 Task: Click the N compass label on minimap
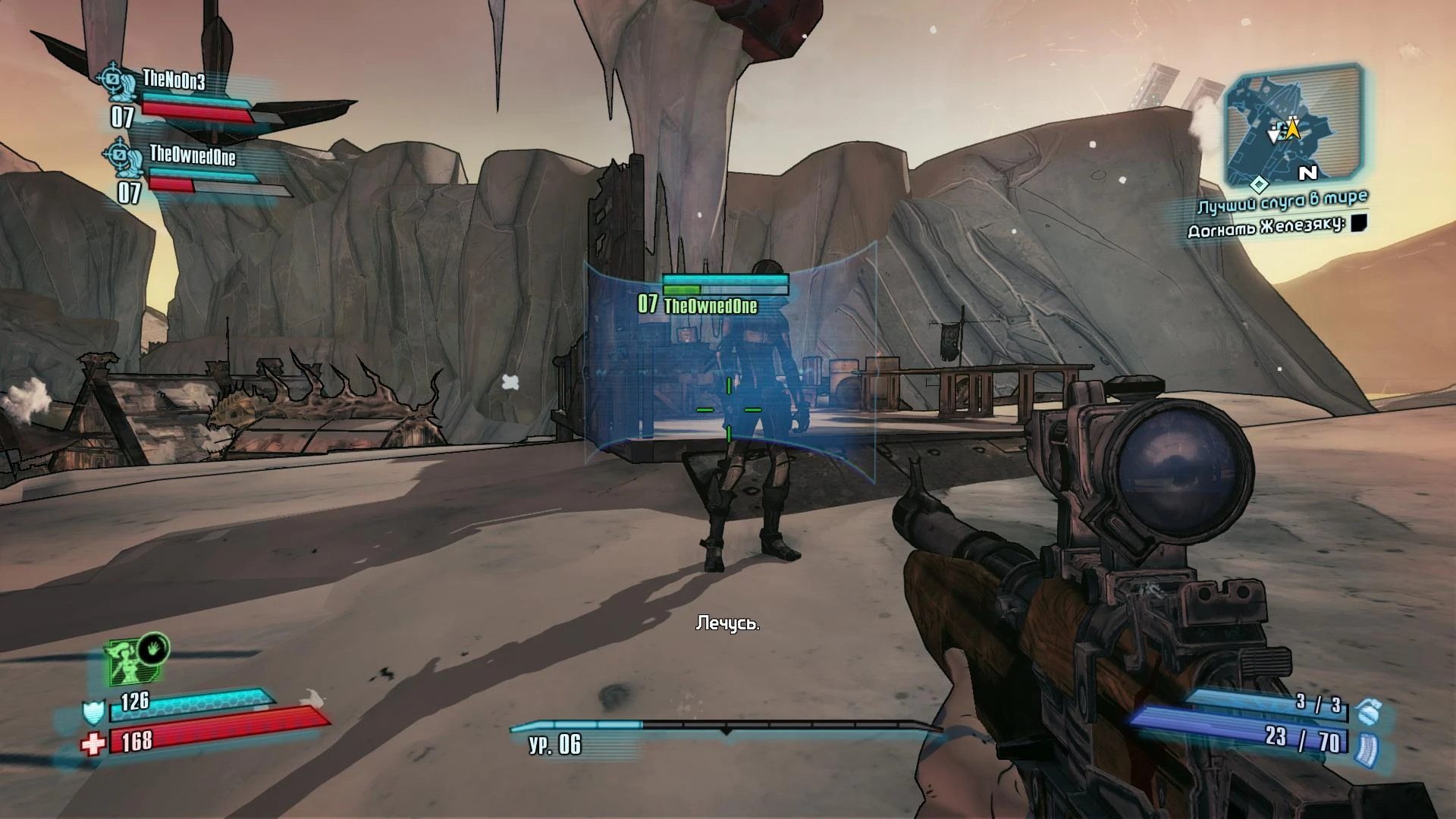pos(1307,174)
